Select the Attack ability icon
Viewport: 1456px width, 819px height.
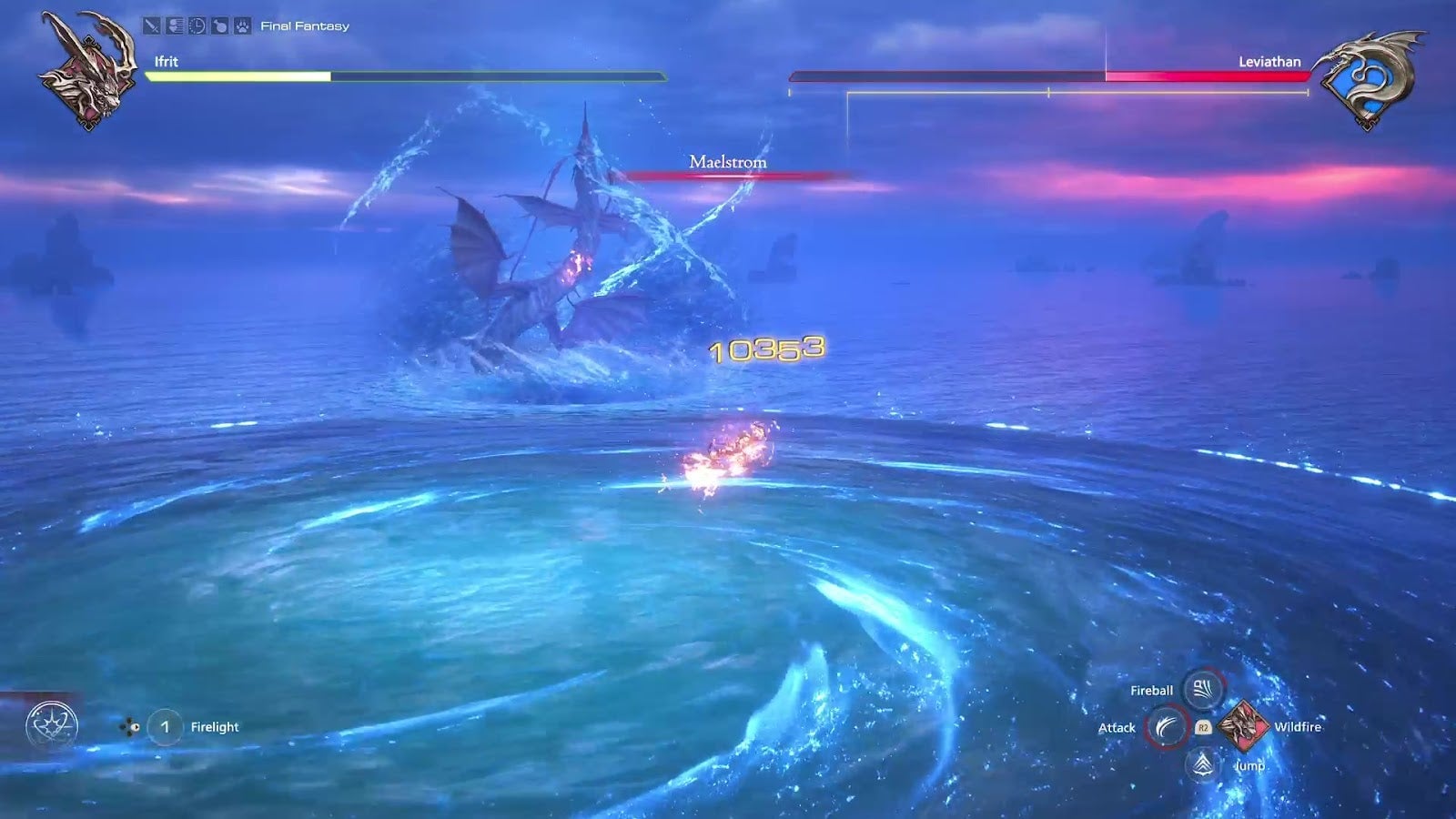[1168, 727]
